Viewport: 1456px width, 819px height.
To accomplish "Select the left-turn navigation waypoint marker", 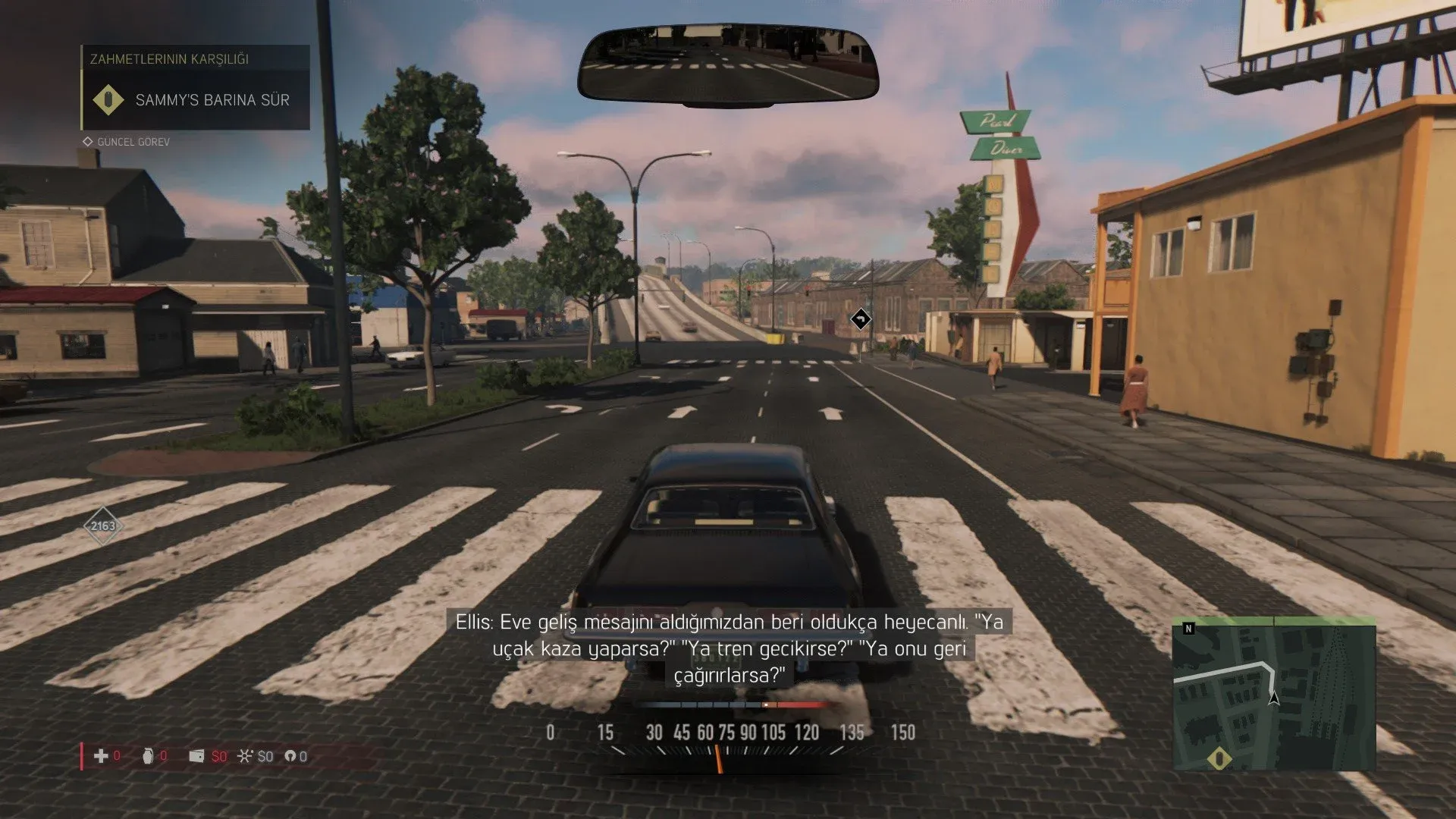I will (861, 319).
